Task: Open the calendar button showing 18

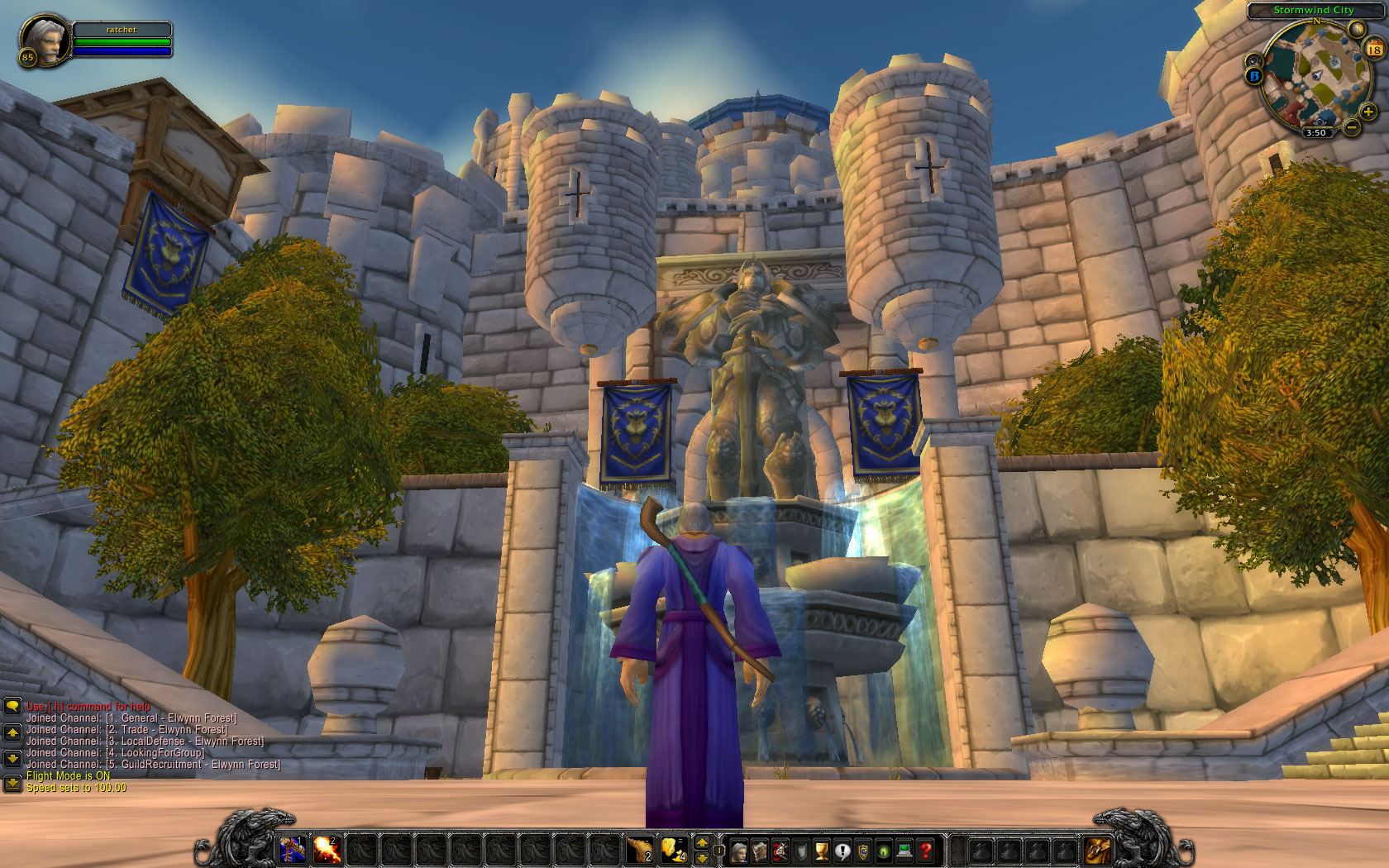Action: [1374, 50]
